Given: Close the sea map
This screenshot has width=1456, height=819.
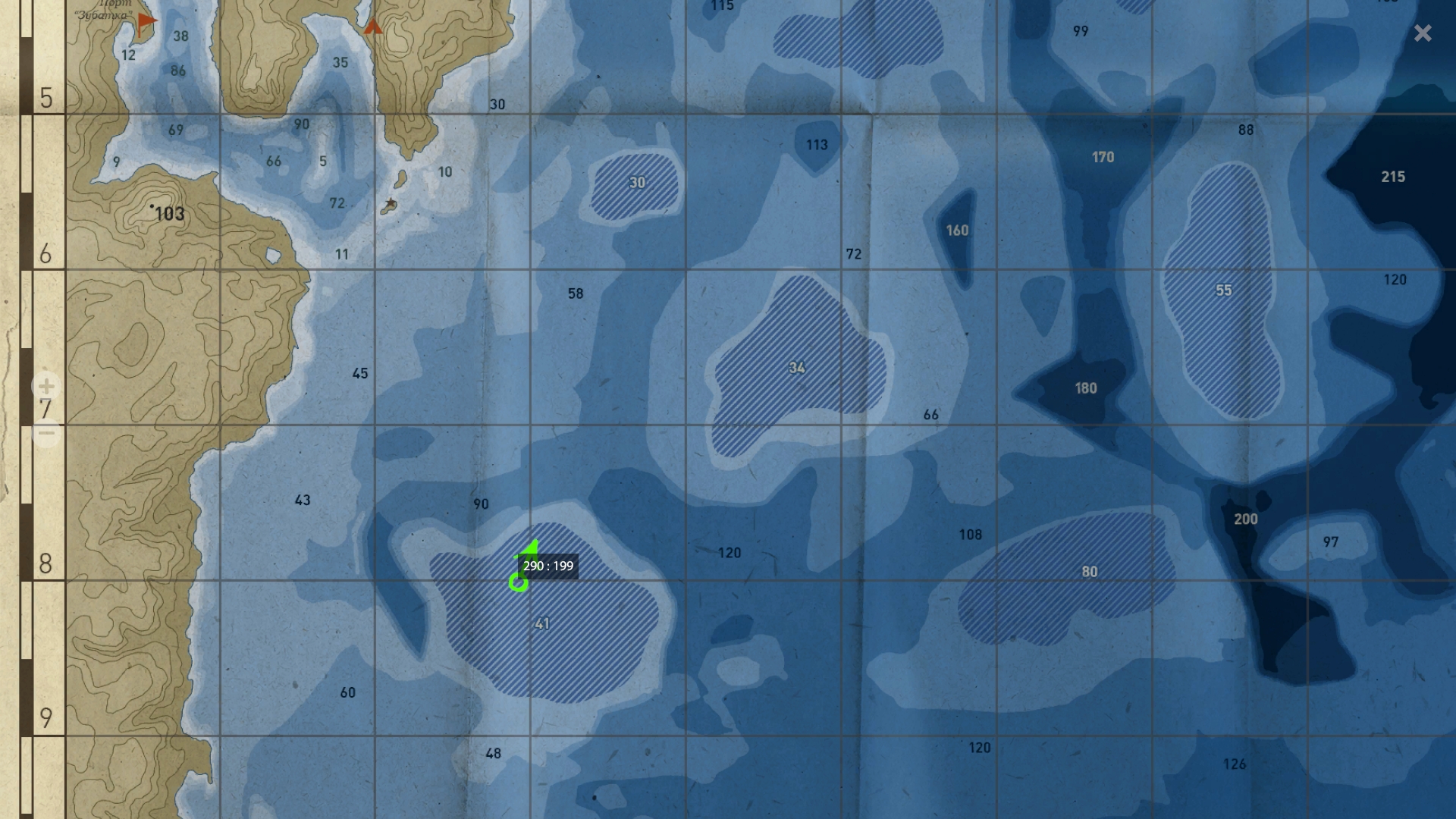Looking at the screenshot, I should coord(1423,33).
